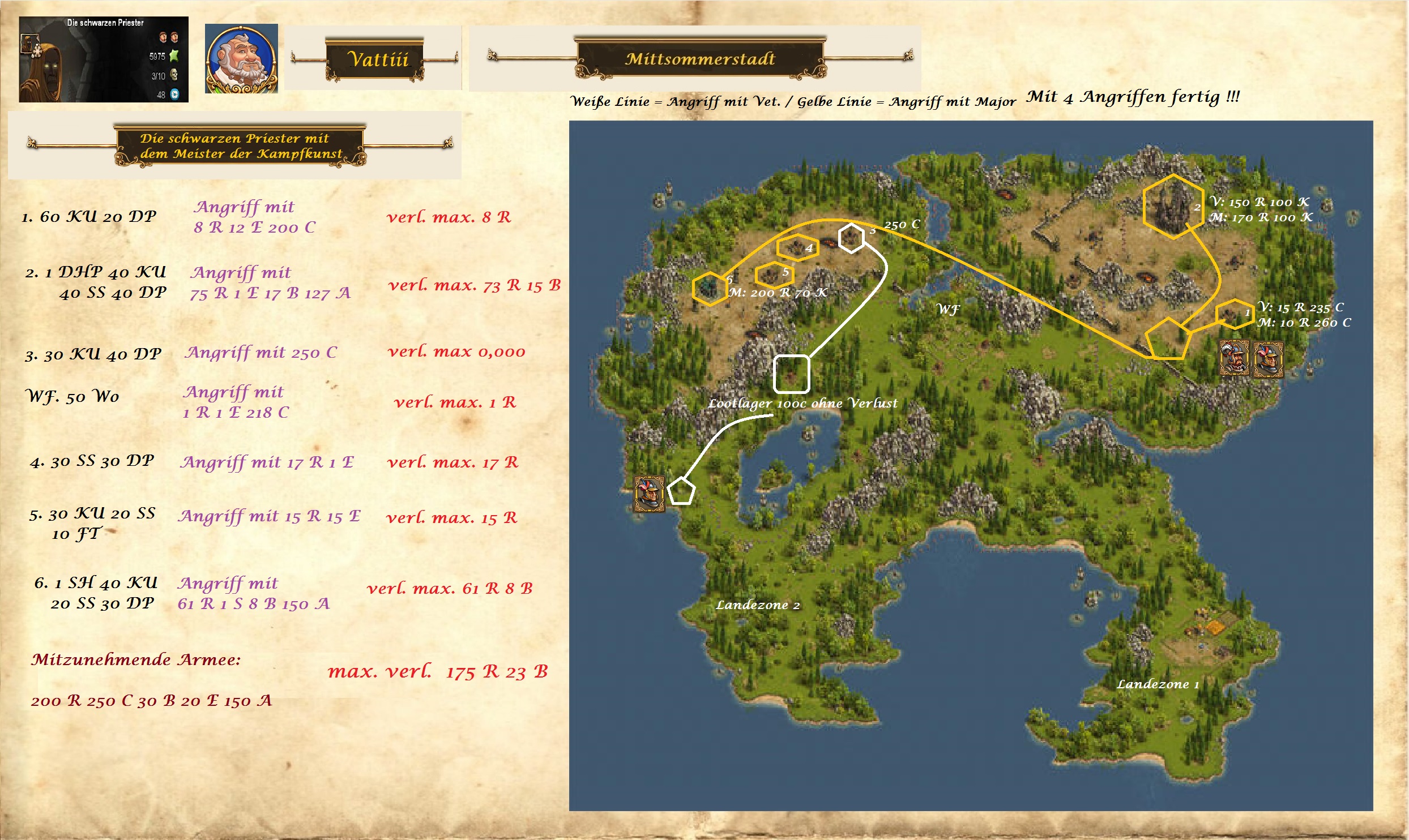Select the white pentagon garrison marker
1409x840 pixels.
coord(681,491)
